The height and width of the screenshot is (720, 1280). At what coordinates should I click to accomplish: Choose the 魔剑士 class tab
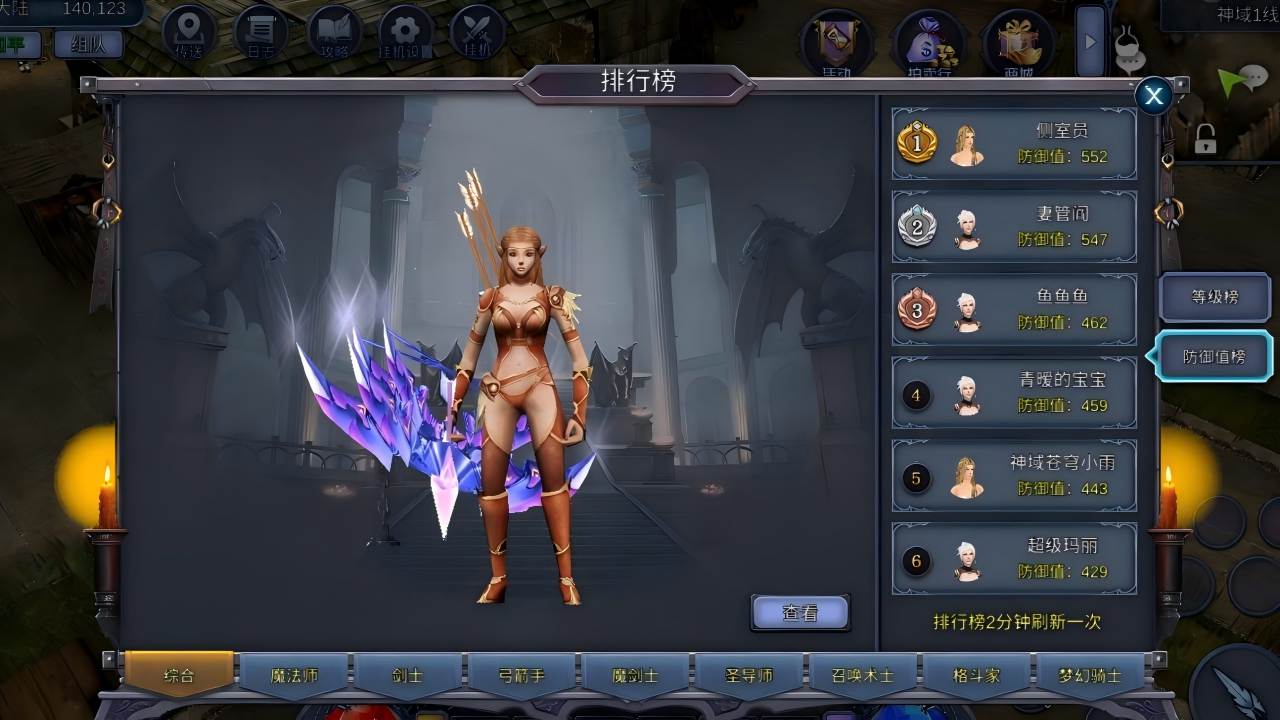tap(635, 675)
